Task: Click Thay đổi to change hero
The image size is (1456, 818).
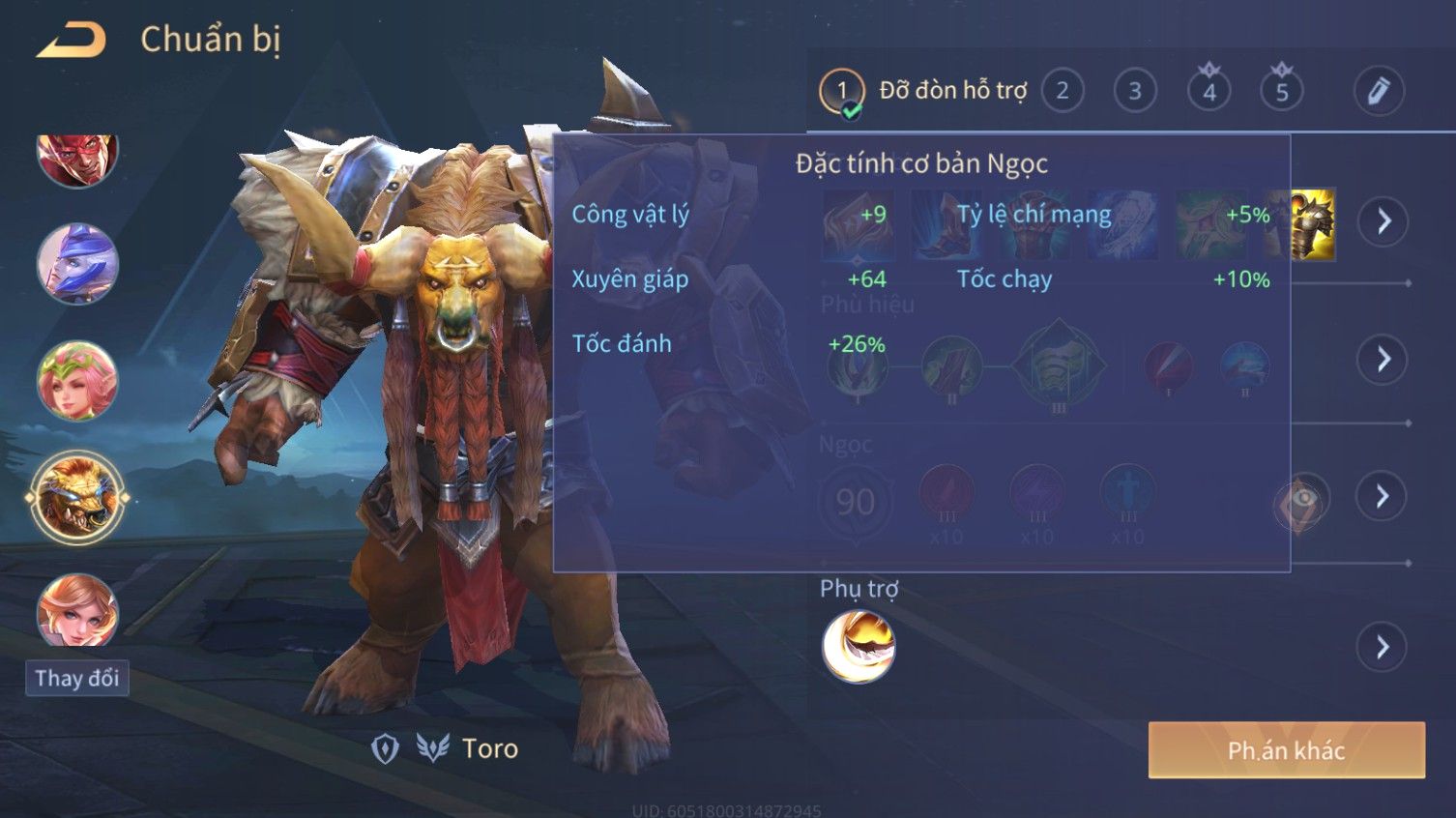Action: [x=77, y=678]
